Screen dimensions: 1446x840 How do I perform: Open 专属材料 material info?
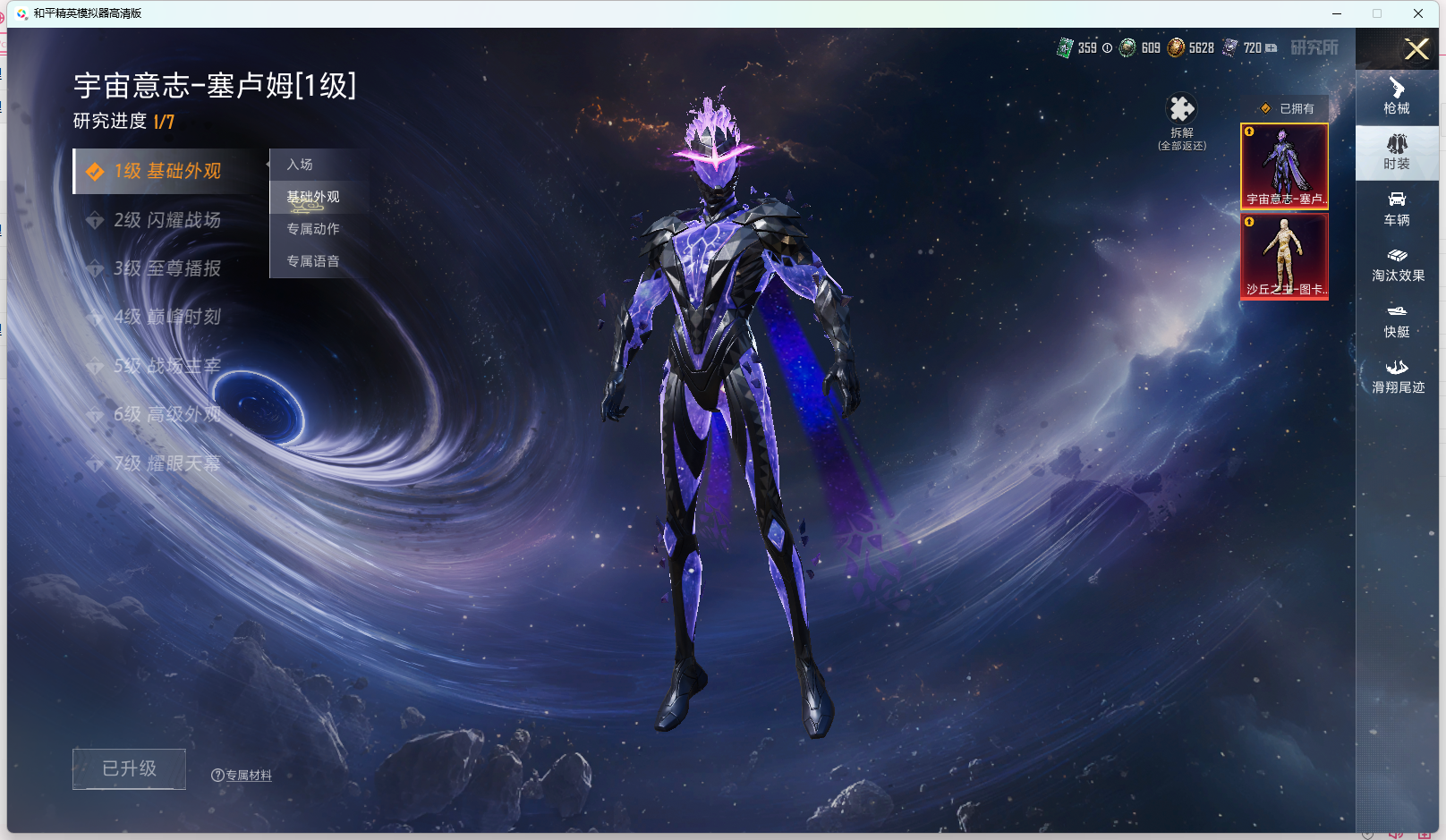242,776
